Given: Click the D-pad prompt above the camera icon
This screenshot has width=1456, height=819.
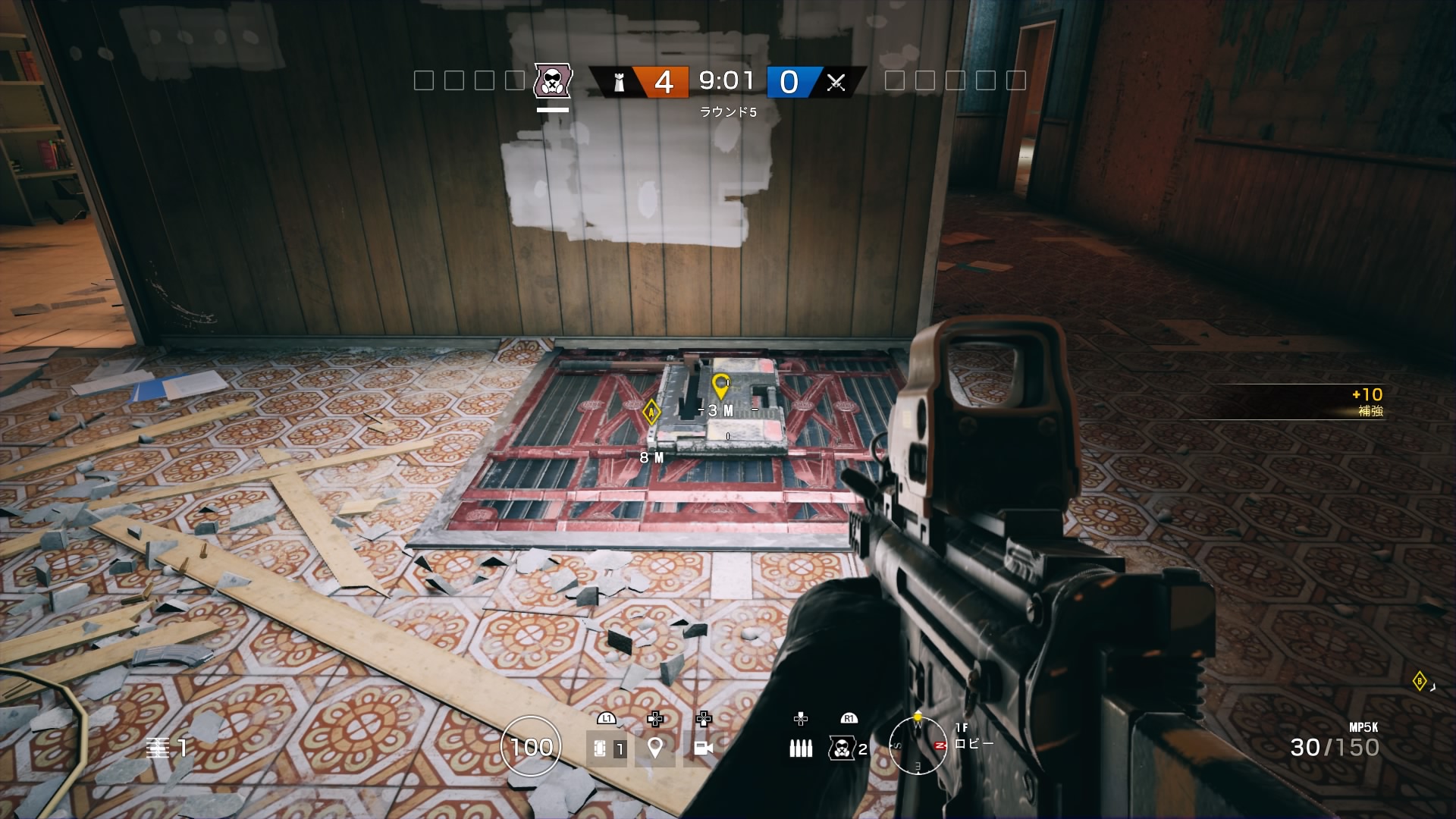Looking at the screenshot, I should pos(704,719).
